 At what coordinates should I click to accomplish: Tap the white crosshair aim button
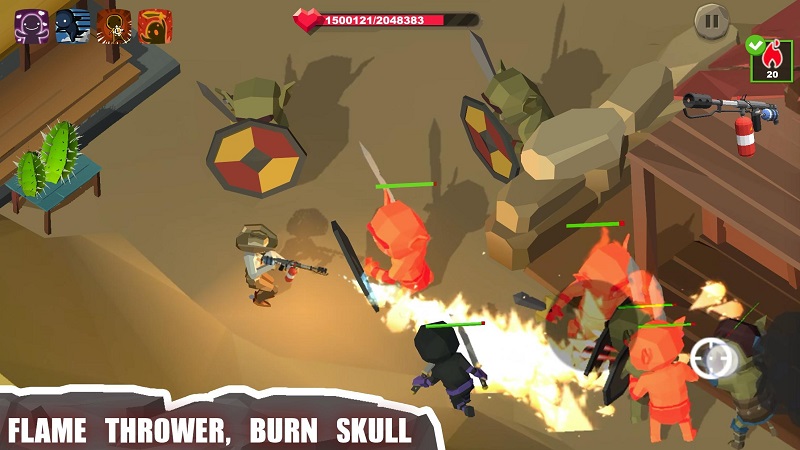(711, 357)
